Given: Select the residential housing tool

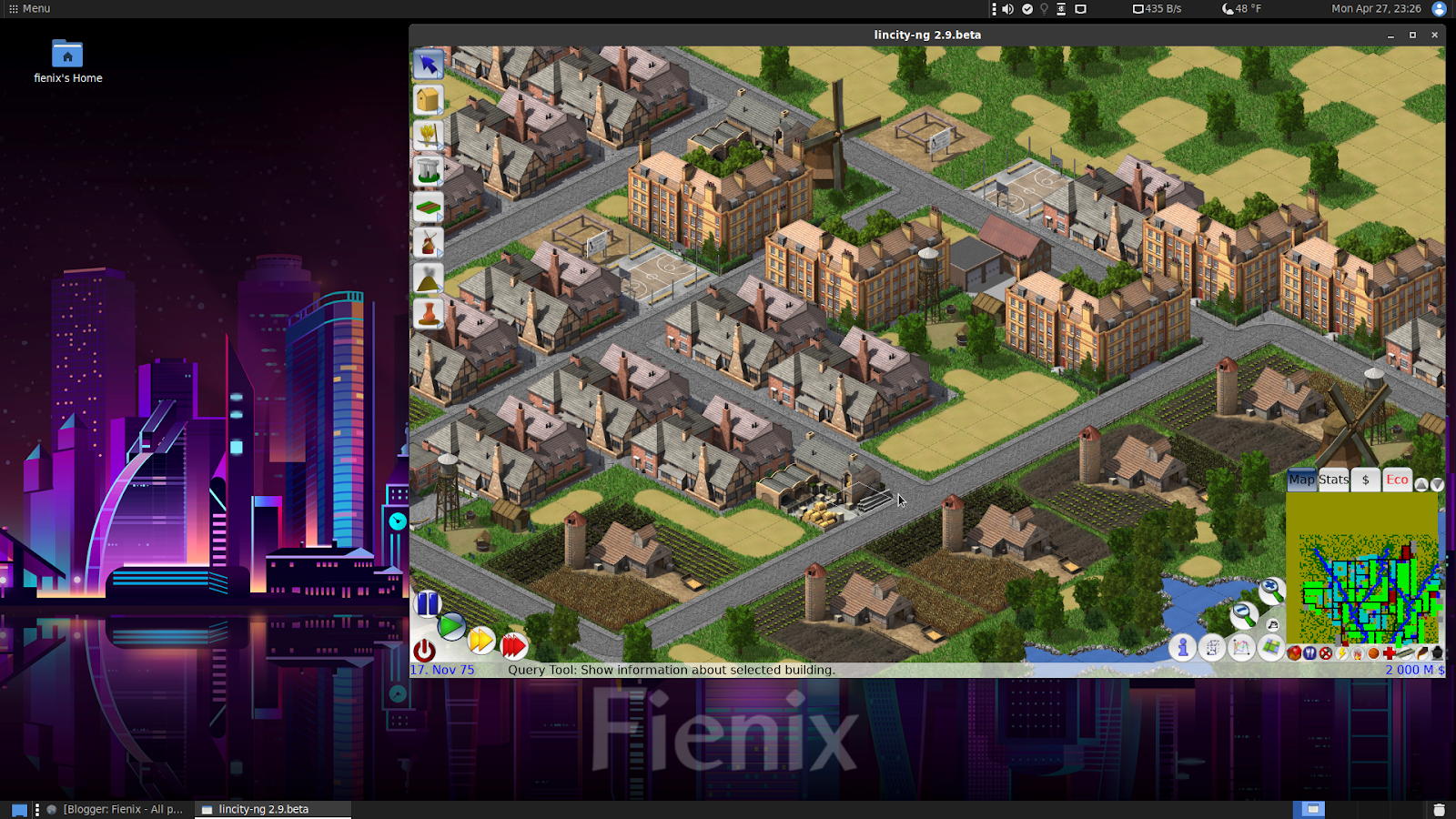Looking at the screenshot, I should [428, 99].
